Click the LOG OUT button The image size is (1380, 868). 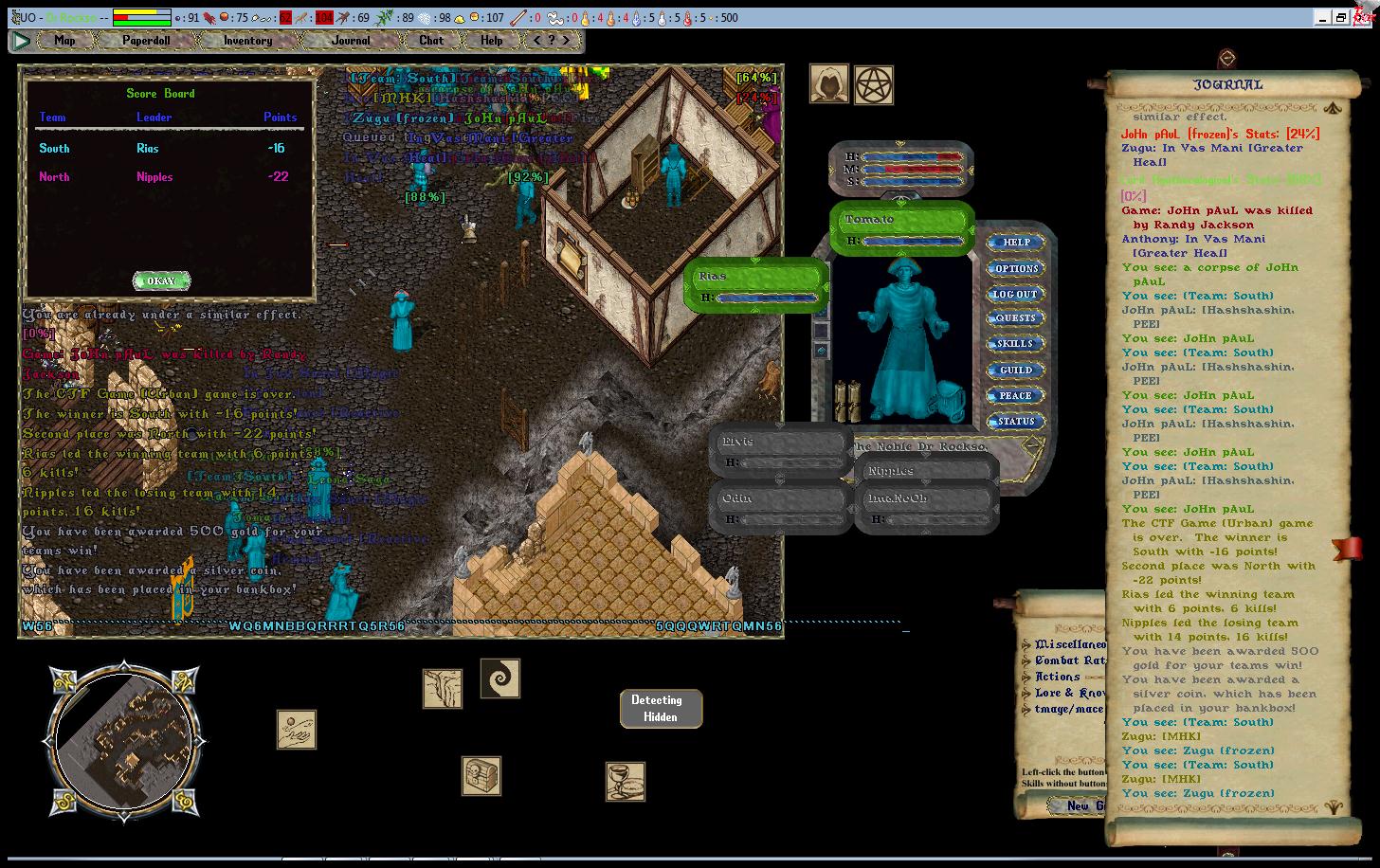(x=1016, y=295)
